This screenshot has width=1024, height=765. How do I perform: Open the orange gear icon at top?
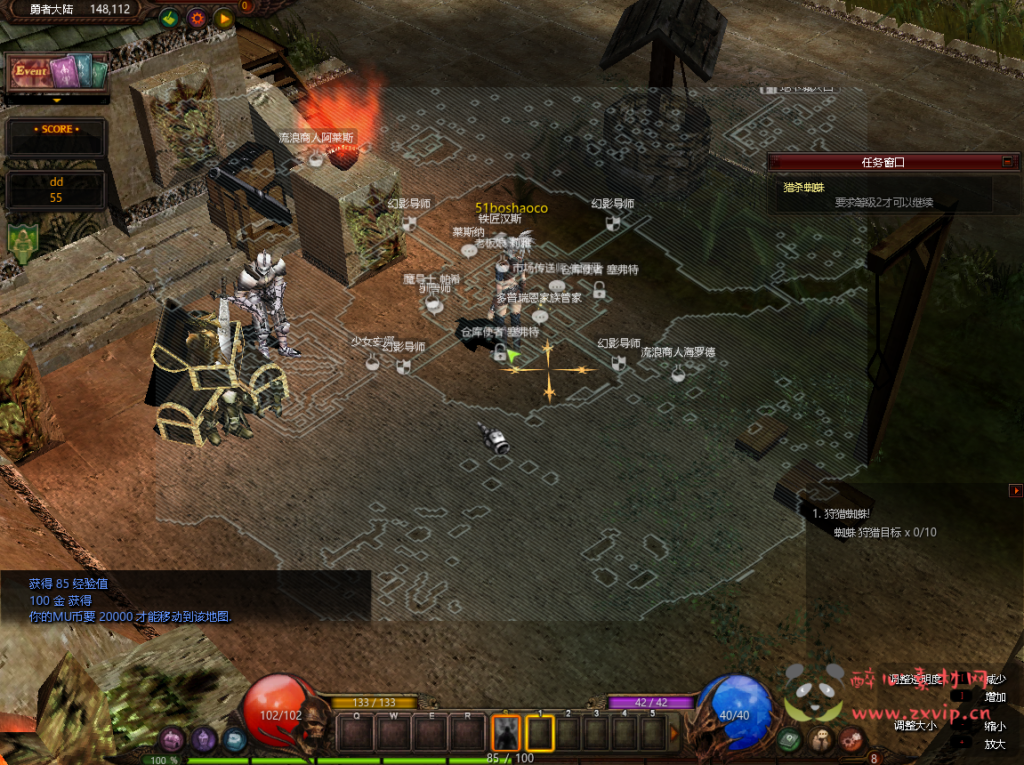(196, 18)
